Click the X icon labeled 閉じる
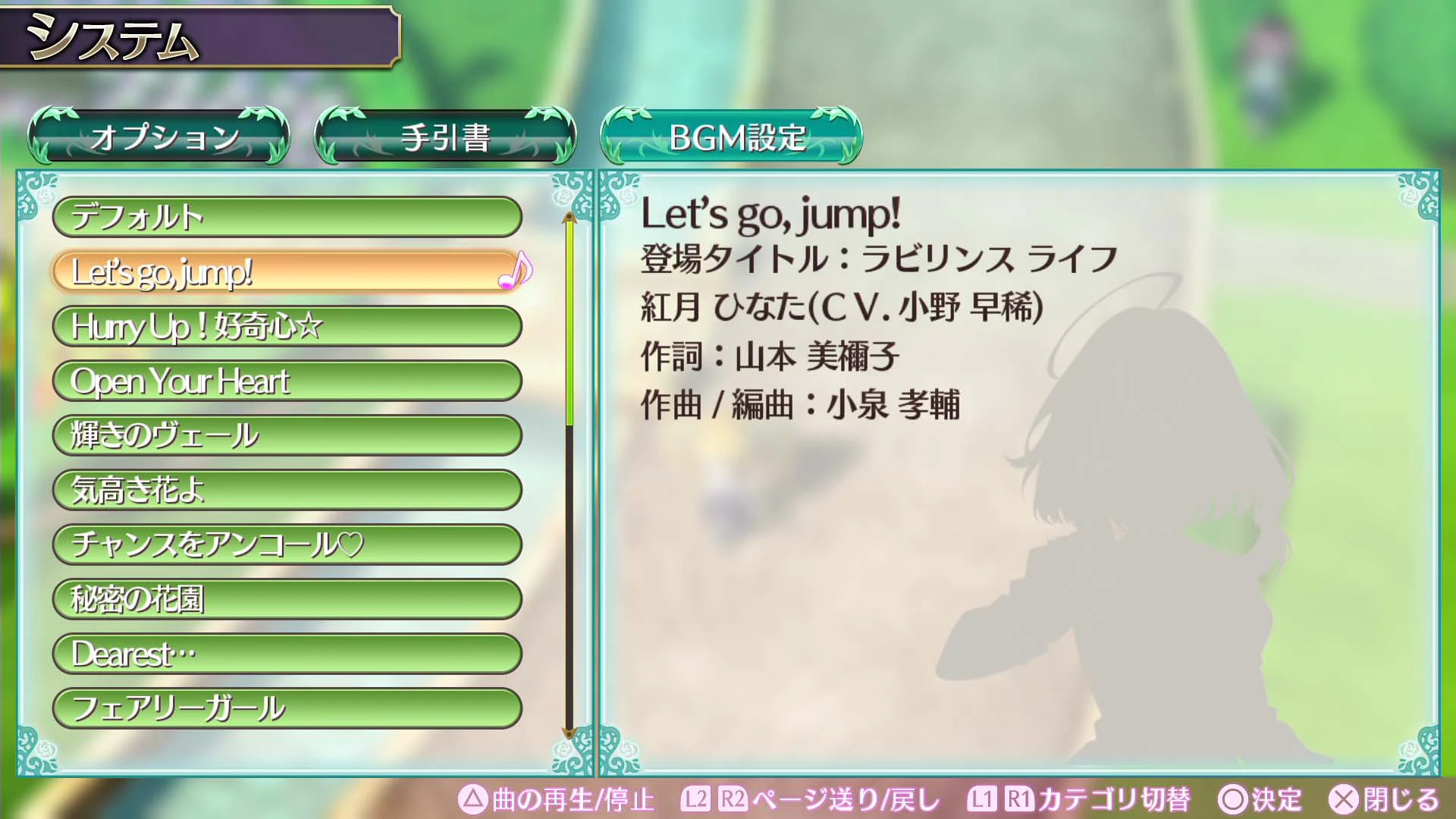1456x819 pixels. click(1343, 799)
